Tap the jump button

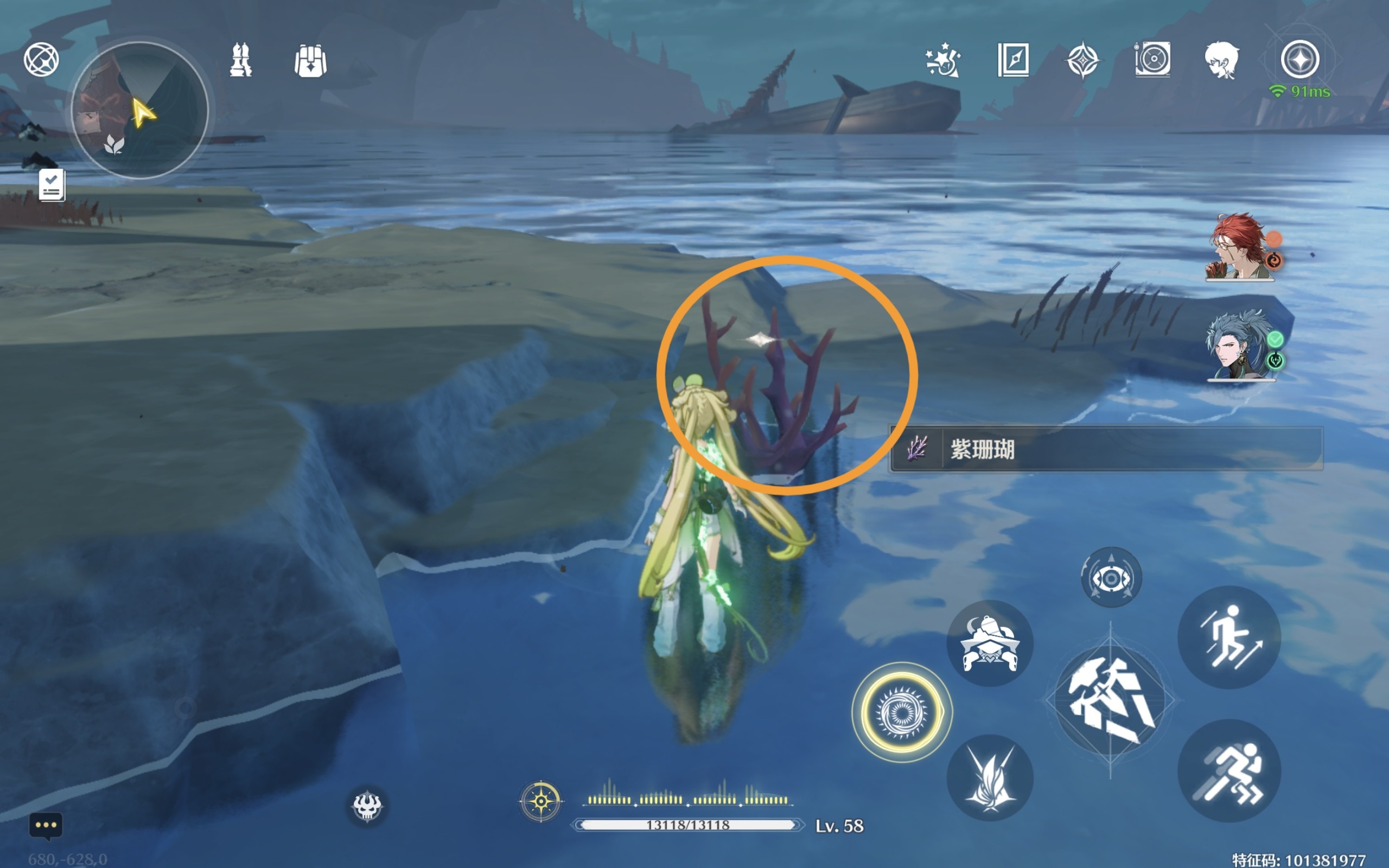coord(1229,638)
